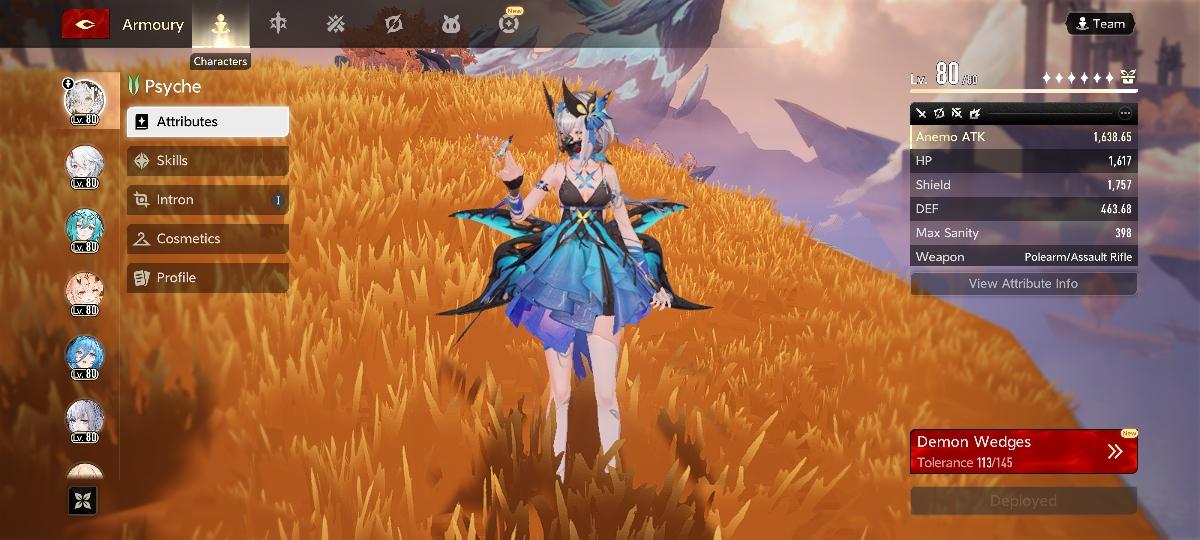Select the Characters tab in Armoury
The image size is (1200, 540).
[x=220, y=25]
